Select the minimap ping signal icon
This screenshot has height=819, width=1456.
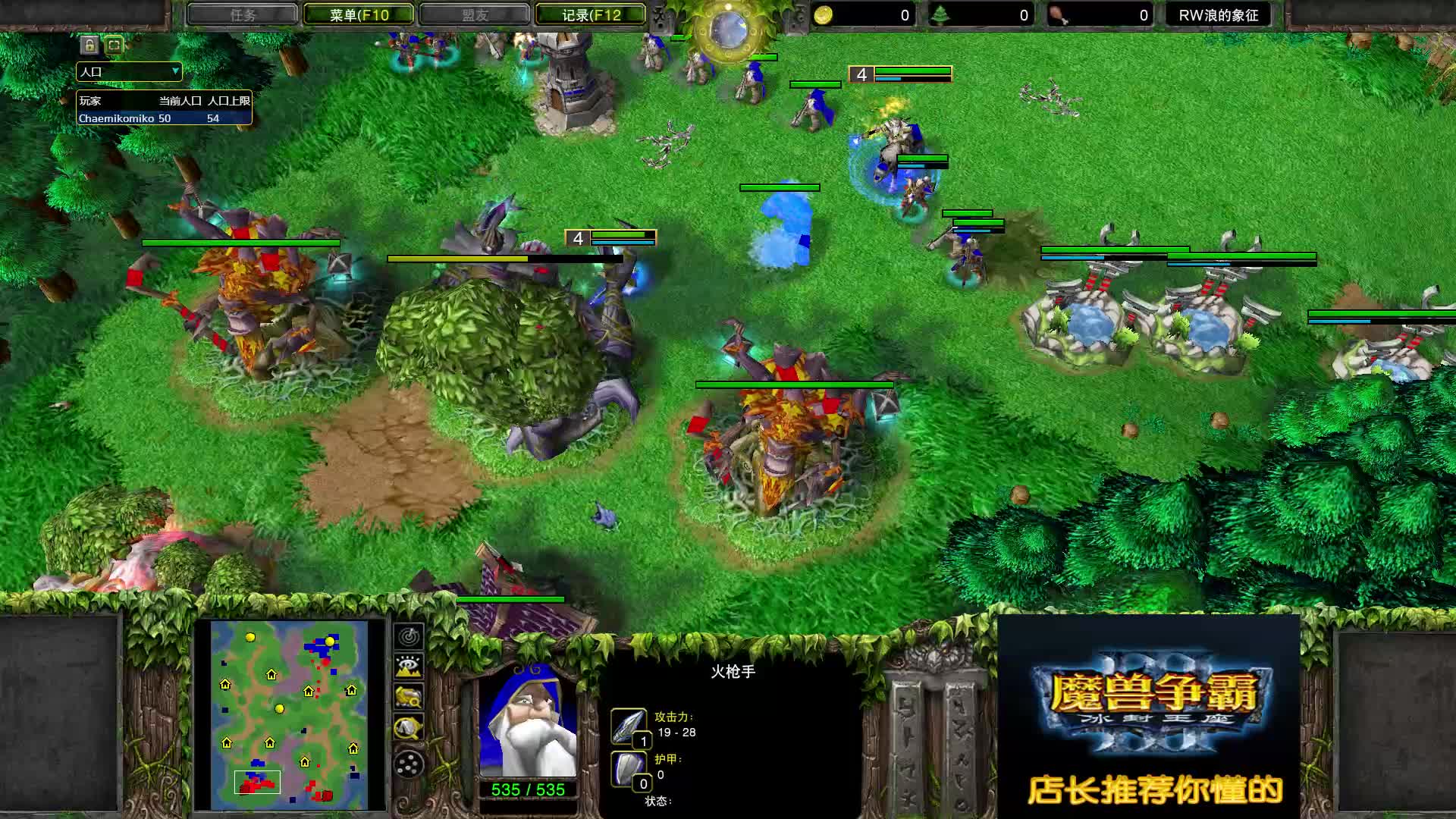pos(407,638)
